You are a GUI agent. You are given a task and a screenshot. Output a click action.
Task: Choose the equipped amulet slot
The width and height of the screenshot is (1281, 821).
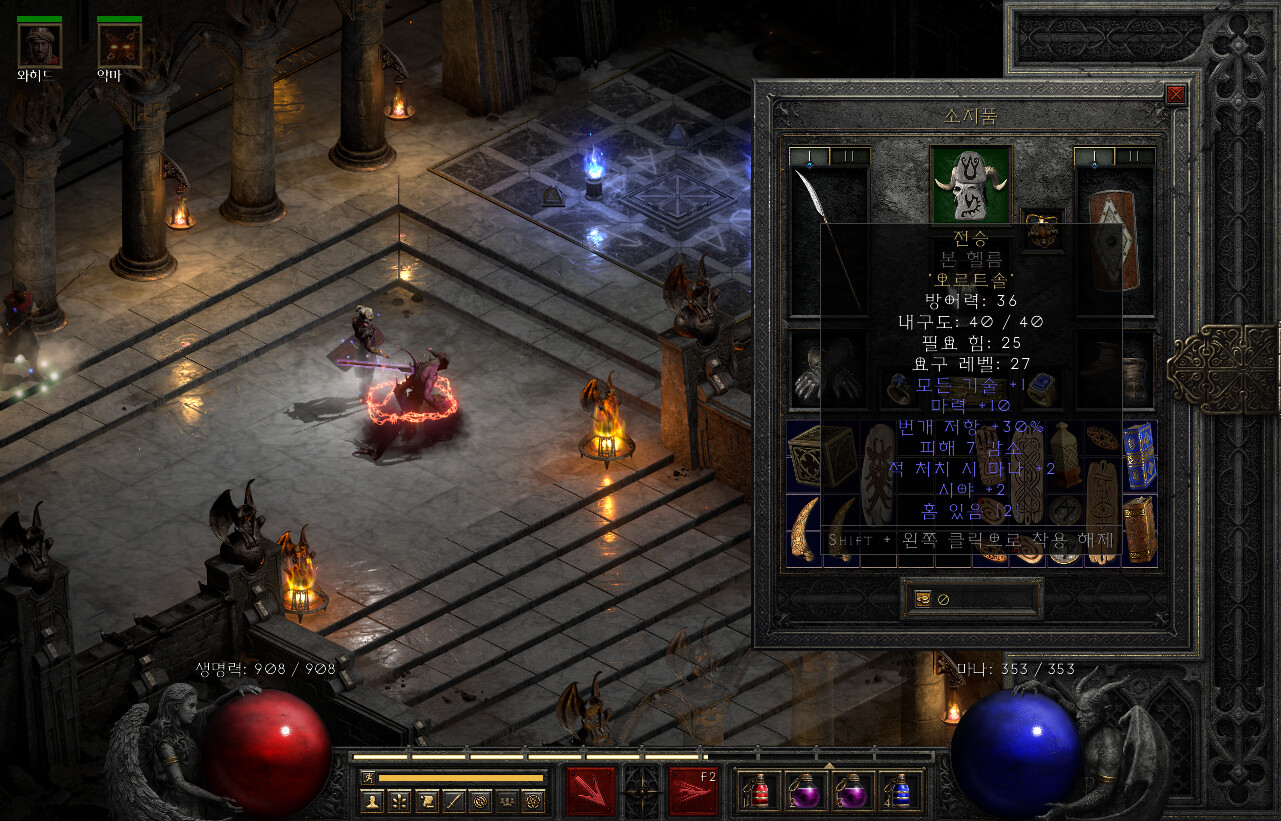(1042, 229)
